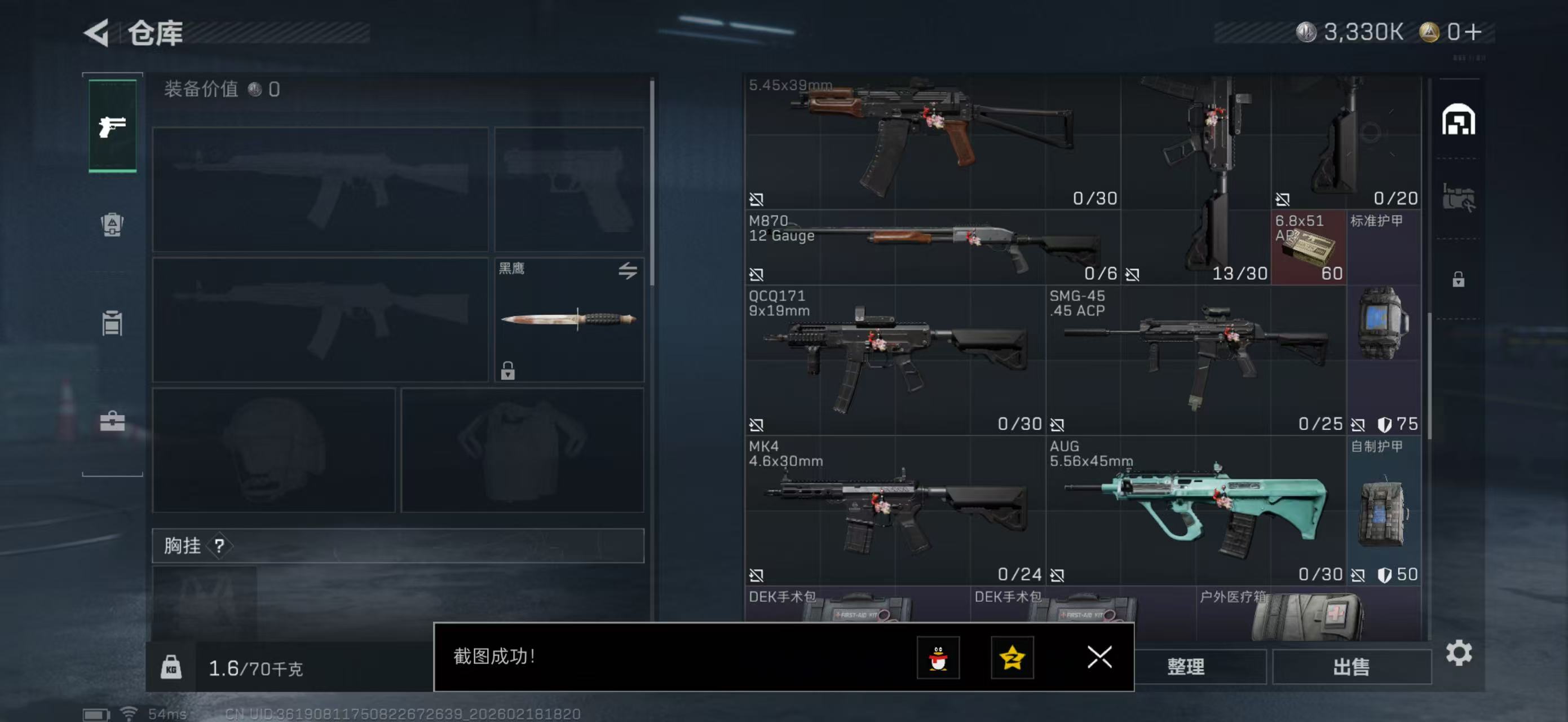This screenshot has height=722, width=1568.
Task: Open the briefcase tab in sidebar
Action: pyautogui.click(x=112, y=421)
